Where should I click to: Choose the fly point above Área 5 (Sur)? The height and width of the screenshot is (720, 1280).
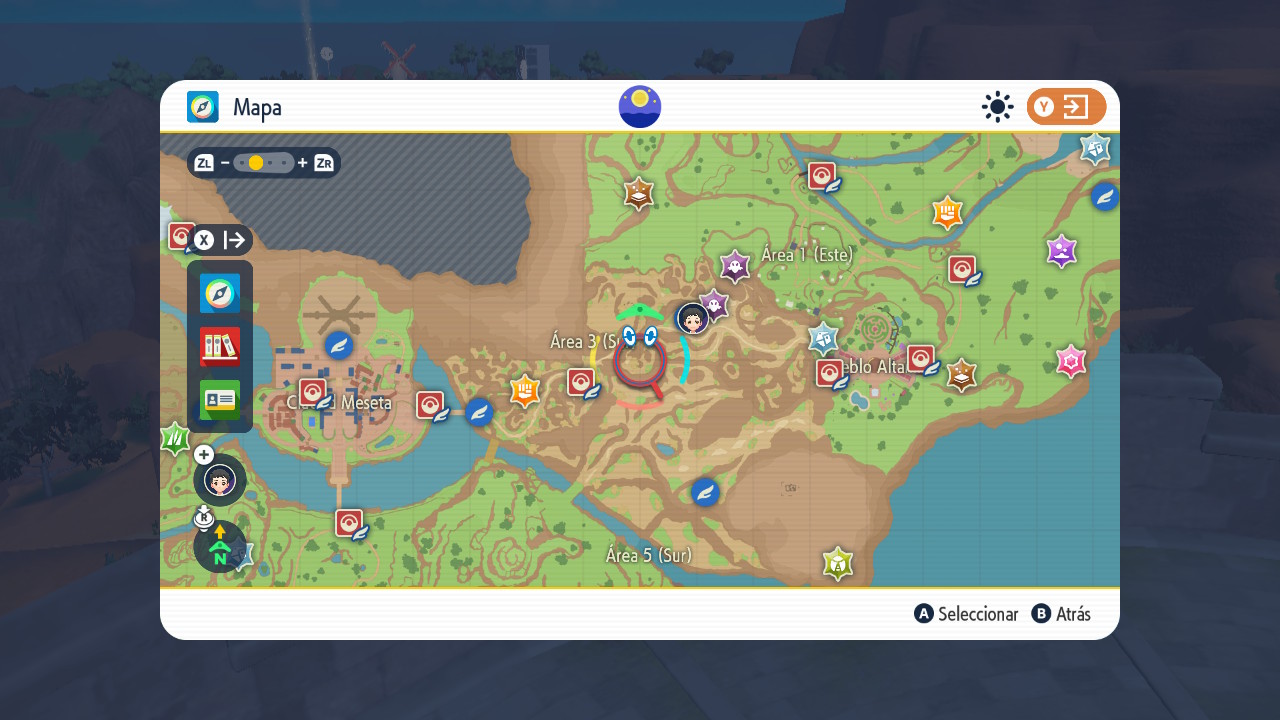point(705,492)
